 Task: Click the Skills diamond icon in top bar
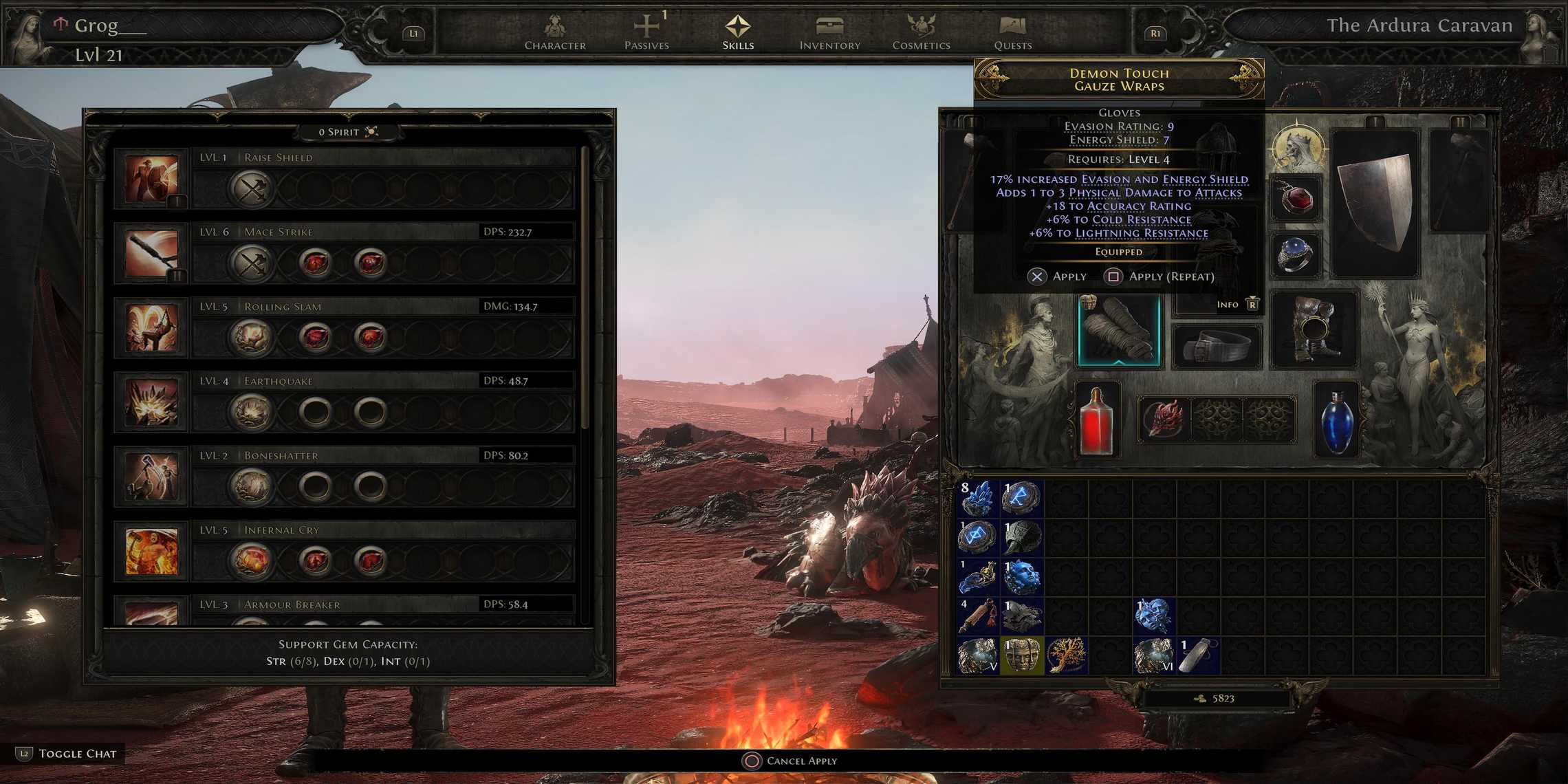[x=737, y=28]
